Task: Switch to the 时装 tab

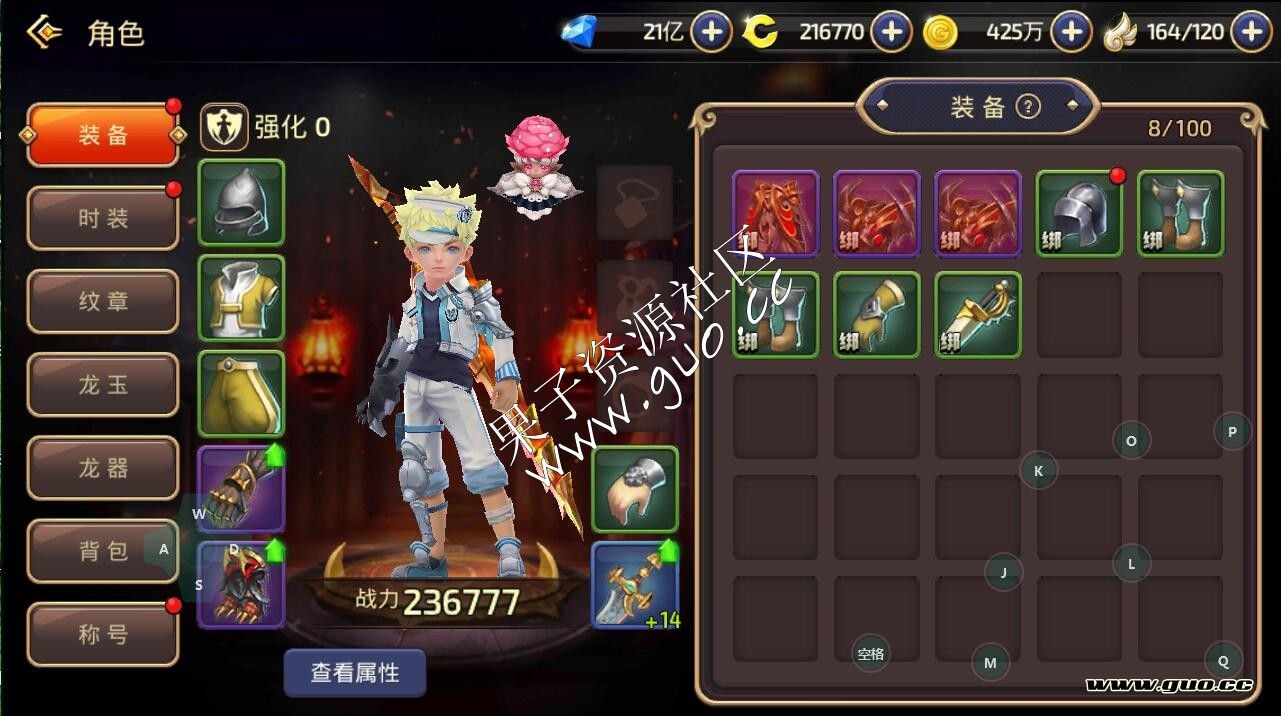Action: pos(103,218)
